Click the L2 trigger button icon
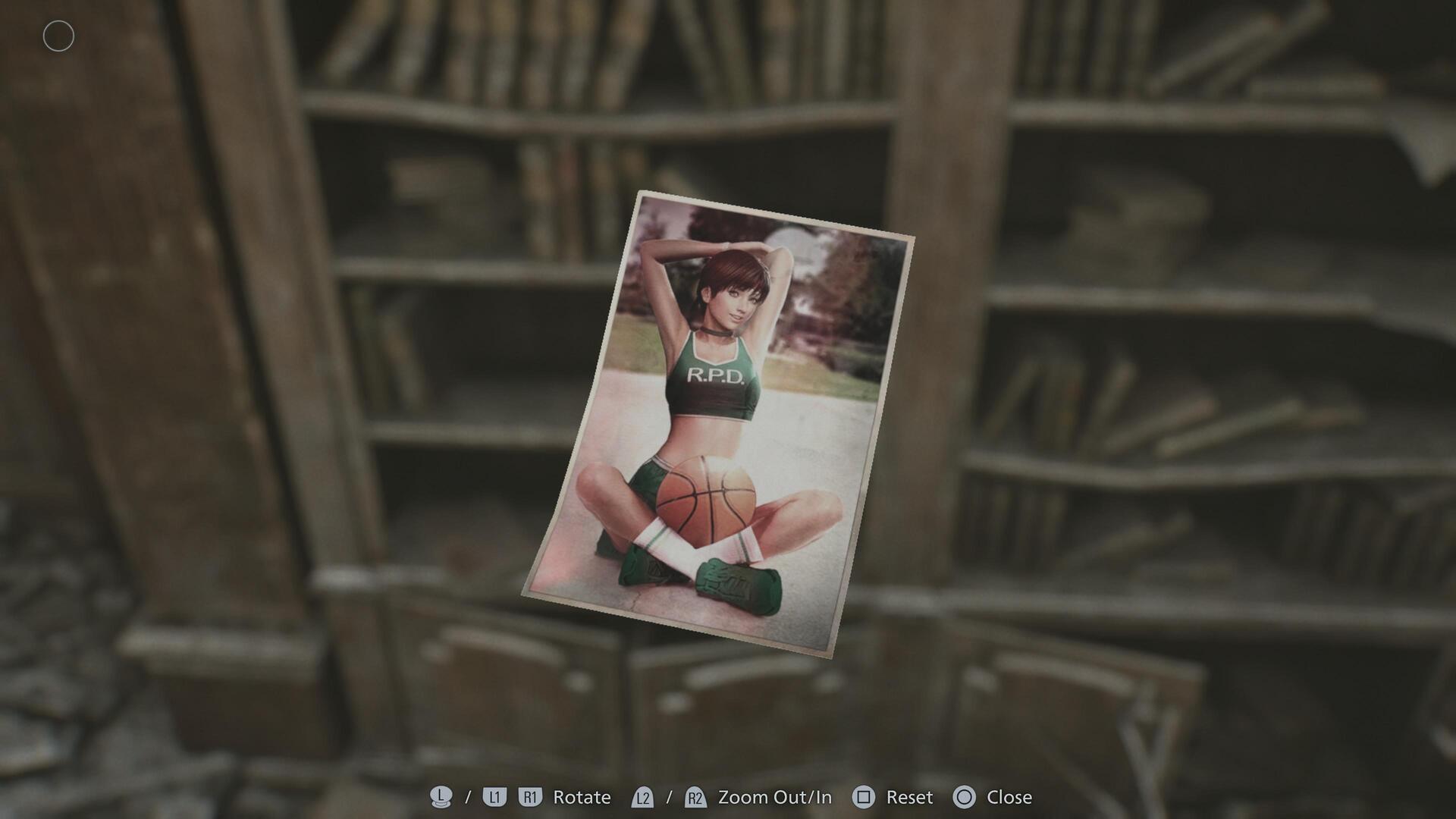This screenshot has height=819, width=1456. tap(643, 797)
